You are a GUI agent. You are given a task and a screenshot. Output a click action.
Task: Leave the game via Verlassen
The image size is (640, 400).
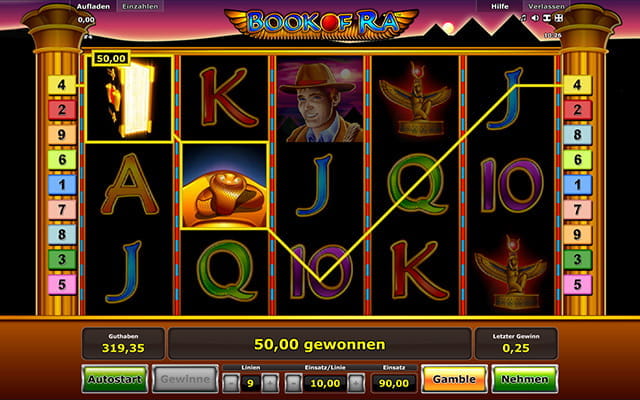click(x=550, y=6)
